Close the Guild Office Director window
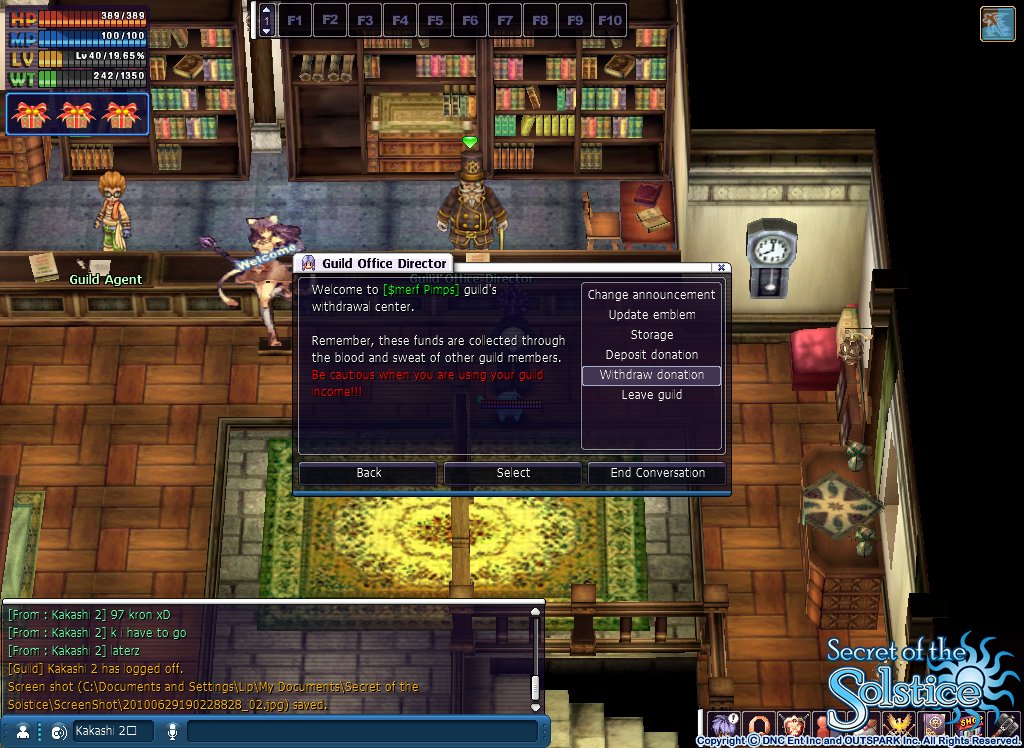Viewport: 1024px width, 748px height. click(721, 267)
